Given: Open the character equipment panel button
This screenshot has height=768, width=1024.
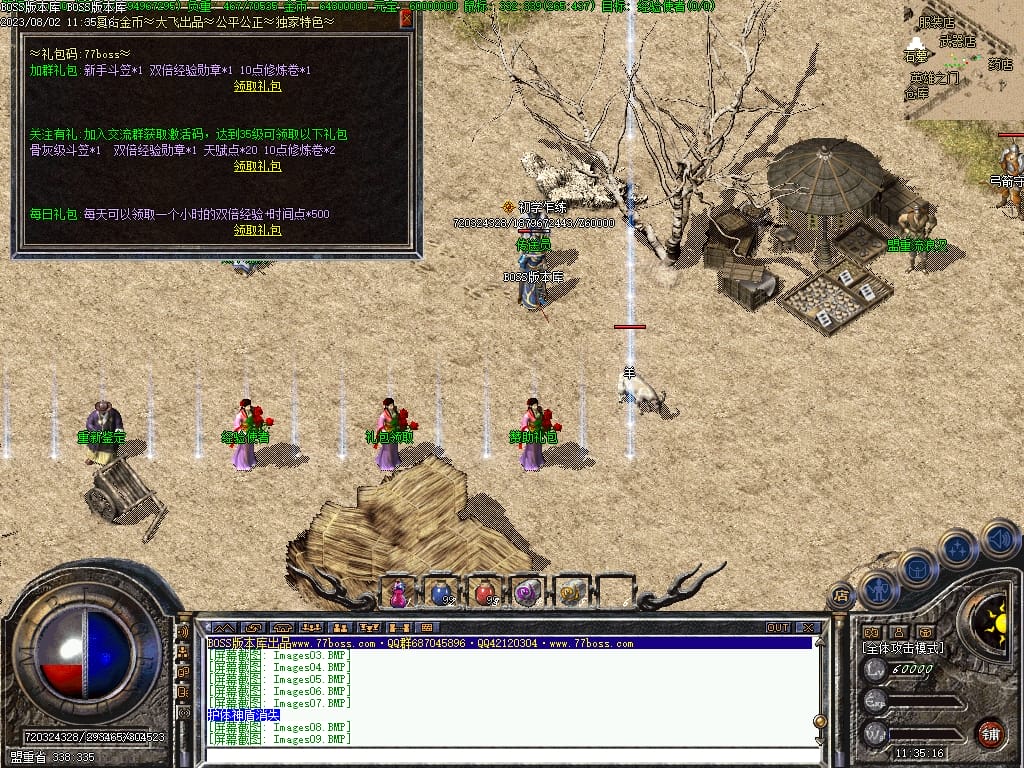Looking at the screenshot, I should coord(876,589).
